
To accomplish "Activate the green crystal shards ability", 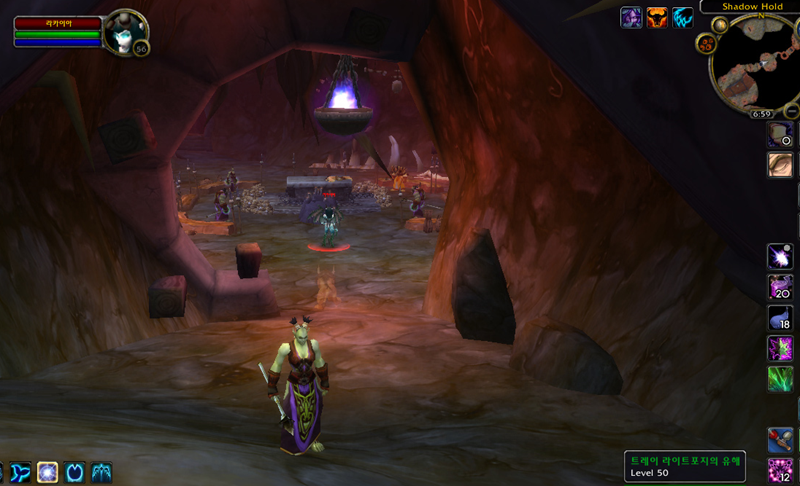I will coord(780,379).
